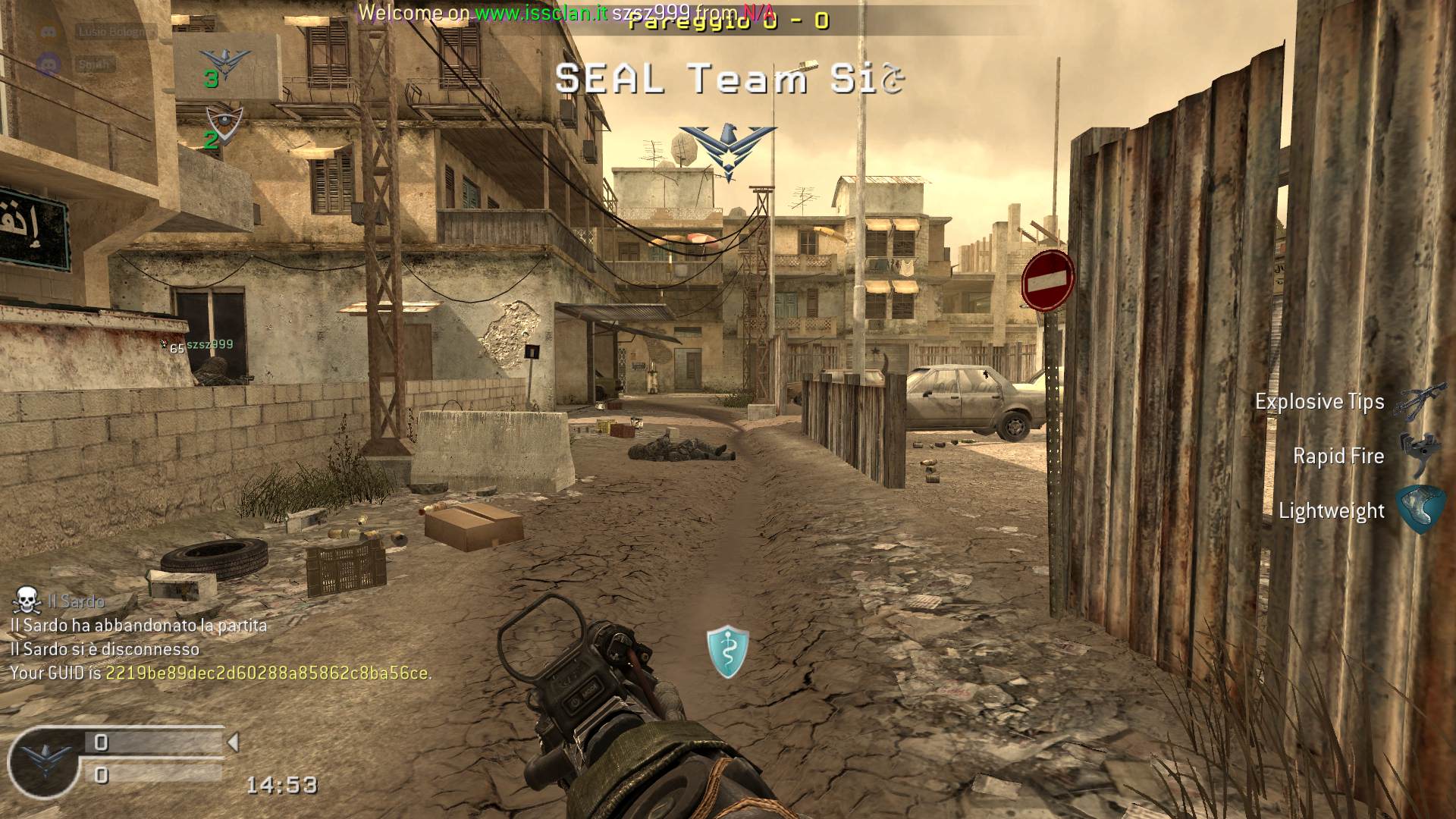
Task: Select Smith's avatar in the Discord overlay
Action: (49, 64)
